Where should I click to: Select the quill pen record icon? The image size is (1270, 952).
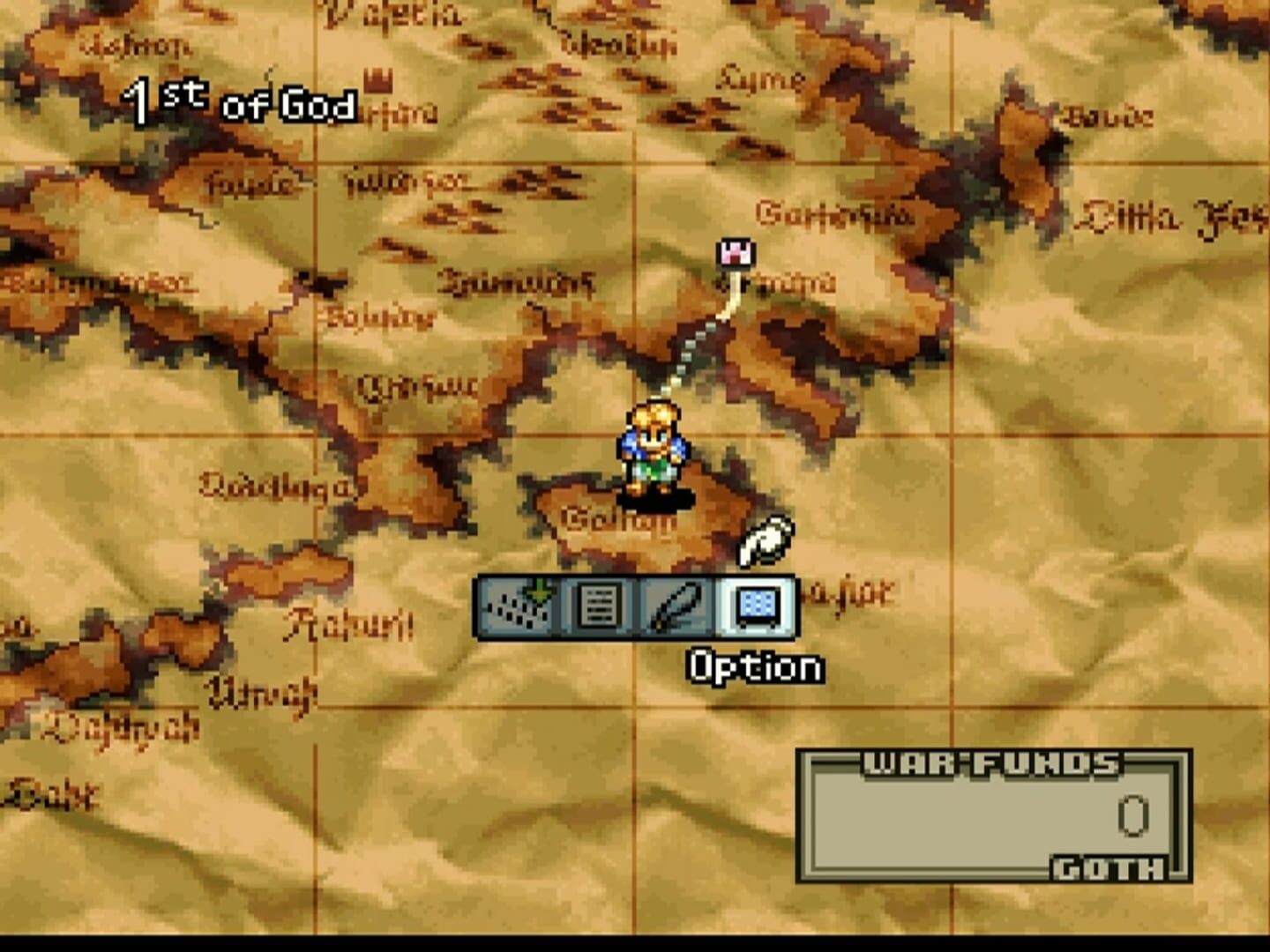tap(678, 607)
